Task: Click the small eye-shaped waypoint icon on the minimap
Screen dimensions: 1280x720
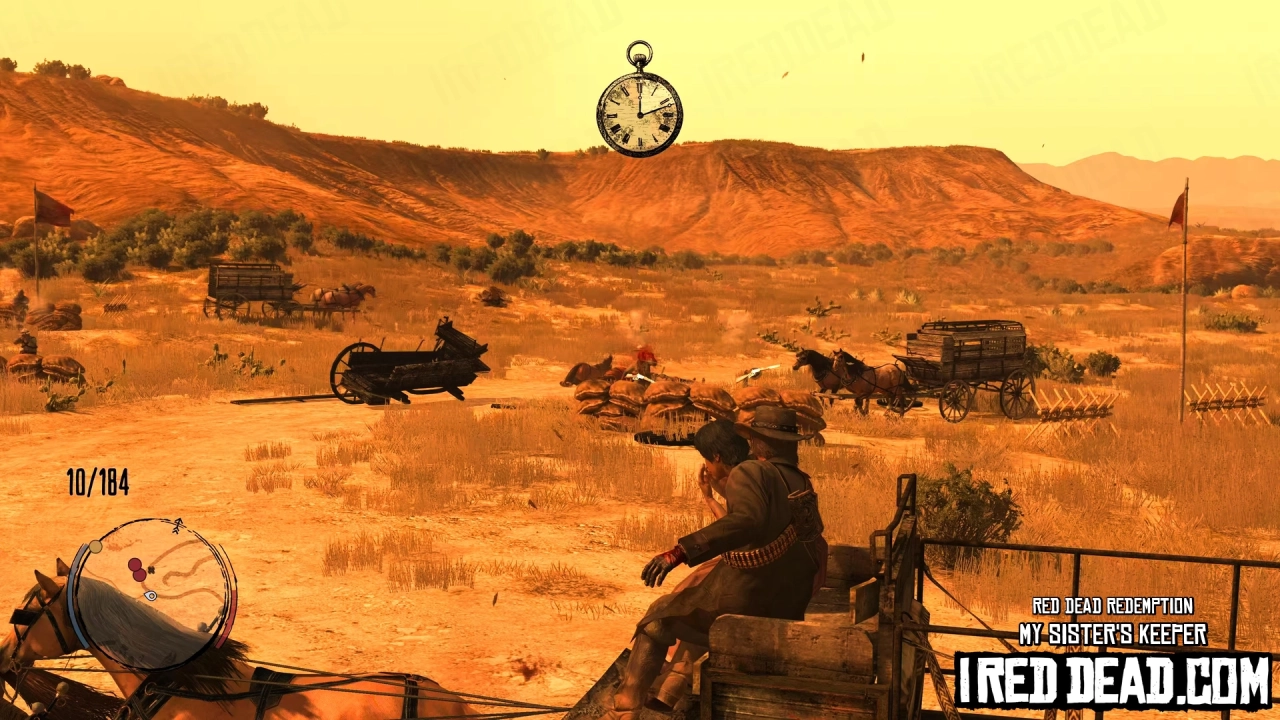Action: tap(150, 596)
